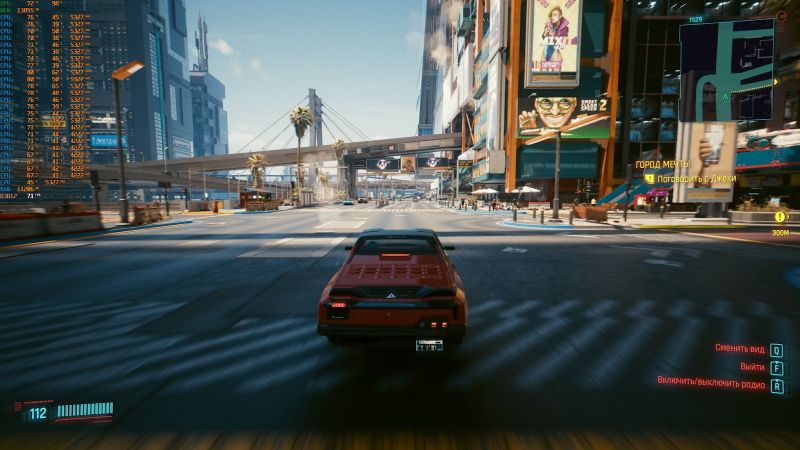Image resolution: width=800 pixels, height=450 pixels.
Task: Click the yellow quest waypoint marker
Action: 780,216
